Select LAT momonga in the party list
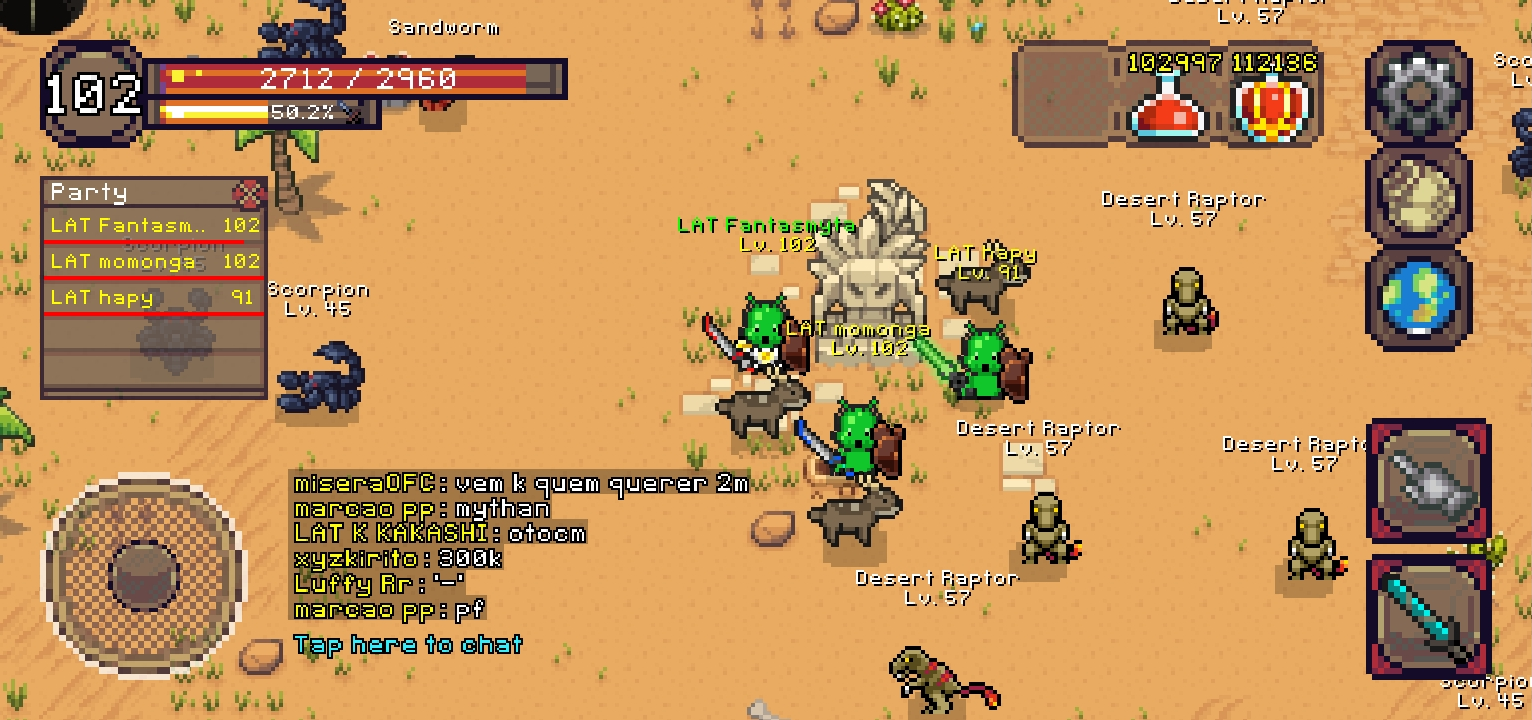The width and height of the screenshot is (1532, 720). point(154,262)
